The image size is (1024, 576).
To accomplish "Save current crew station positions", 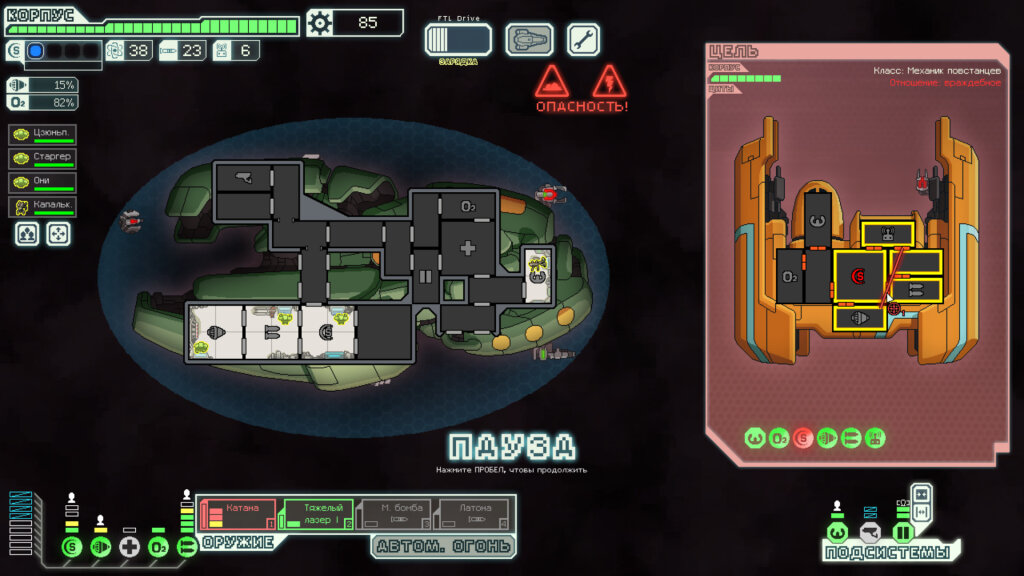I will [x=27, y=234].
